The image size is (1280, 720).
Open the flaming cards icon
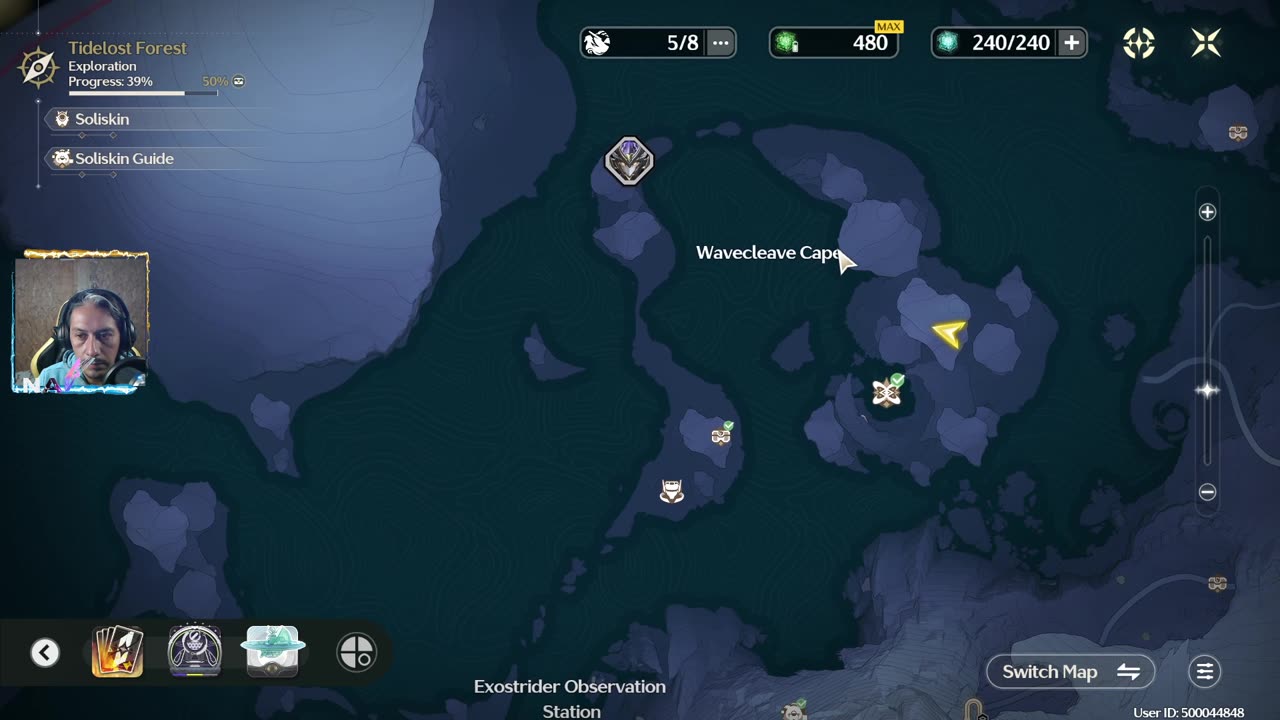coord(117,652)
